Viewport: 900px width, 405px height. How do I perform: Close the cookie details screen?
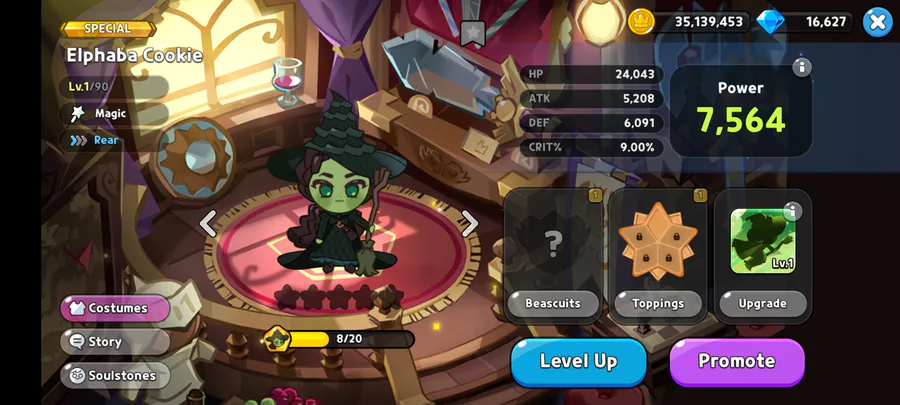tap(877, 21)
